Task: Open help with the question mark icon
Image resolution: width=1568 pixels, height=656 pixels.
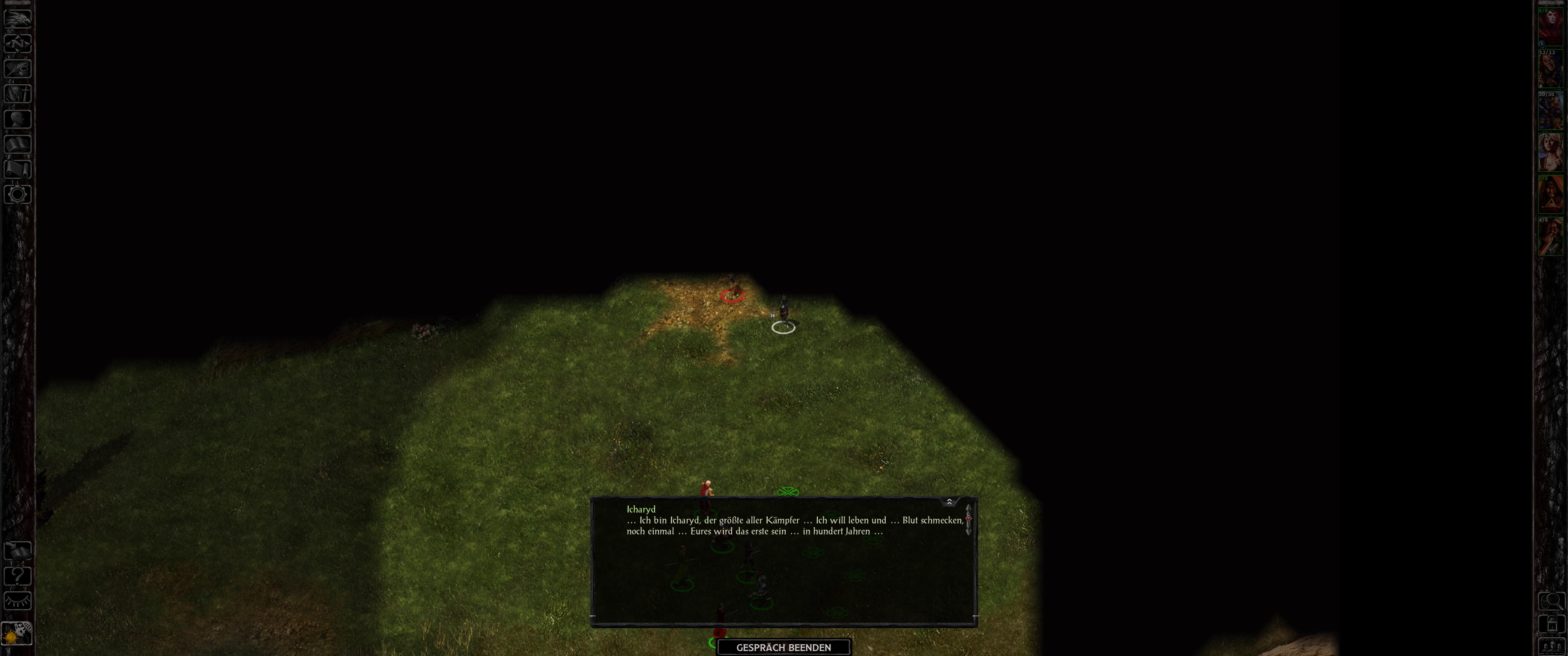Action: tap(18, 576)
